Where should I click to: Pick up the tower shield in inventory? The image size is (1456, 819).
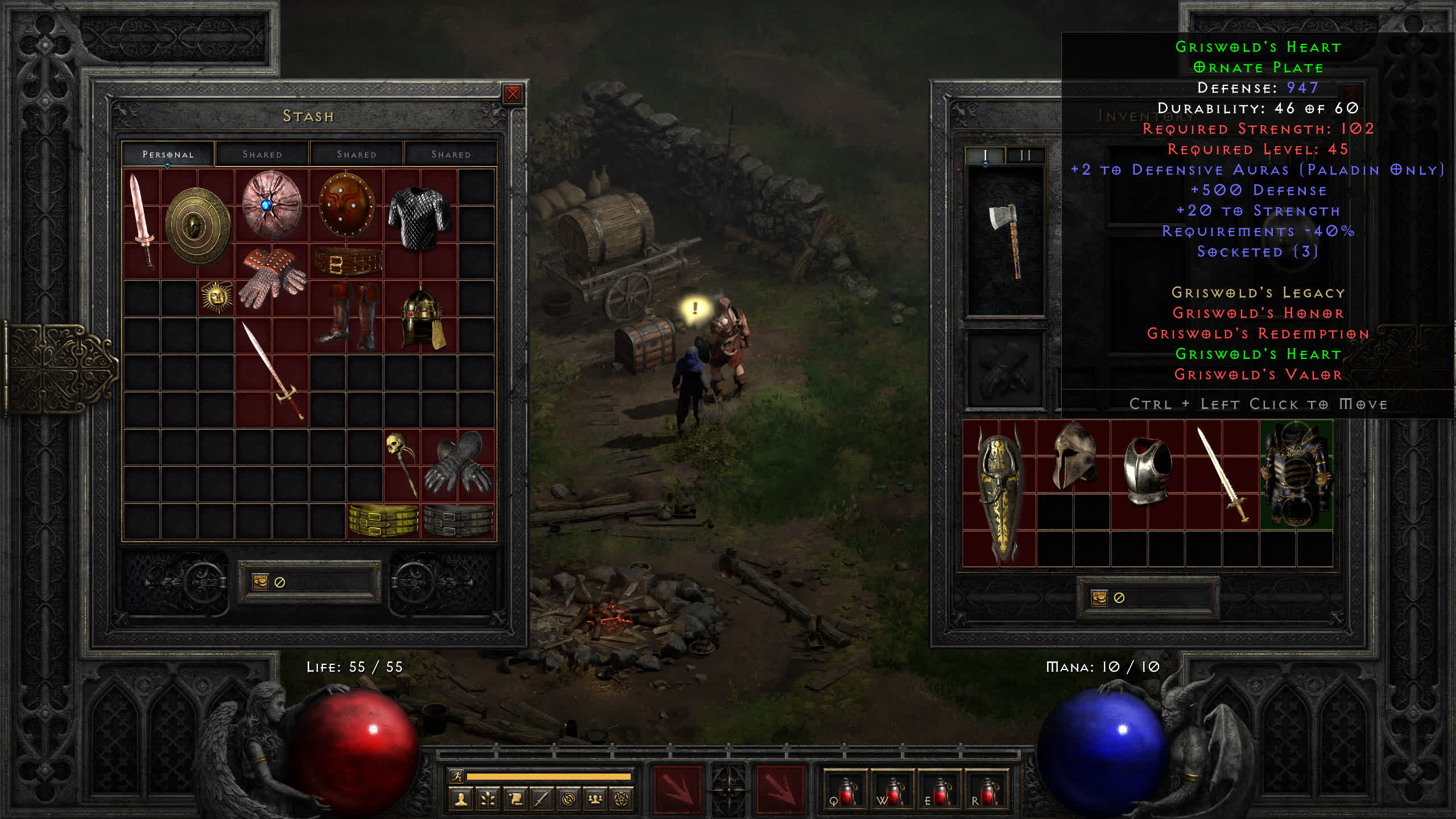998,493
